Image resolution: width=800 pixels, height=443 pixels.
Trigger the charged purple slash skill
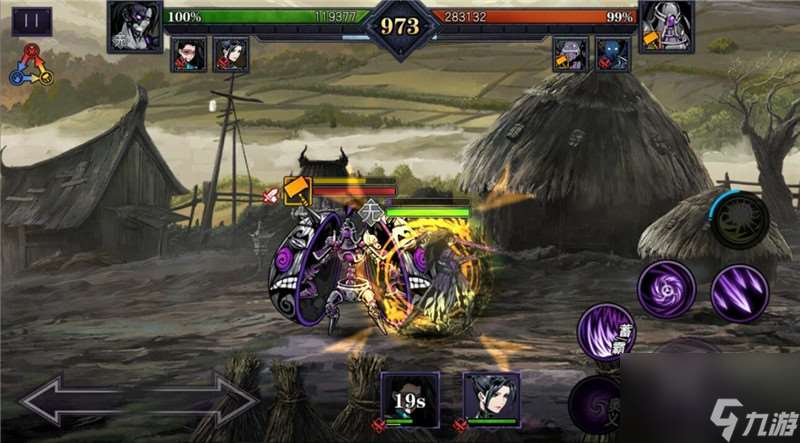[x=606, y=333]
